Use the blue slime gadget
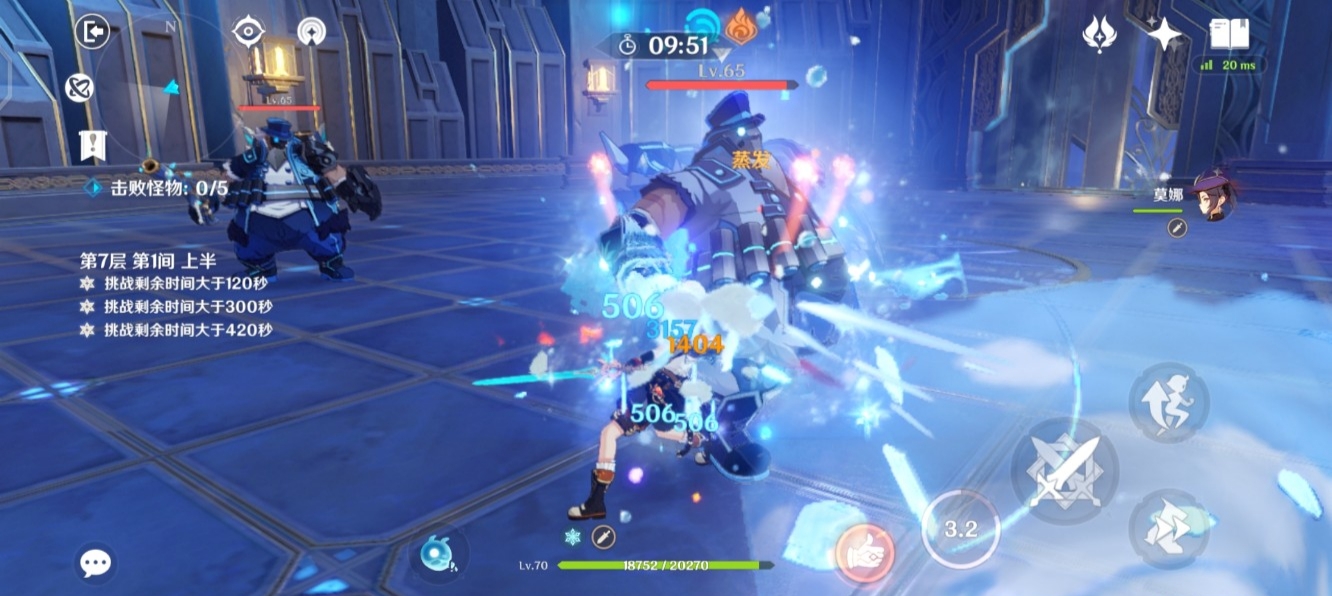Viewport: 1332px width, 596px height. pos(438,556)
